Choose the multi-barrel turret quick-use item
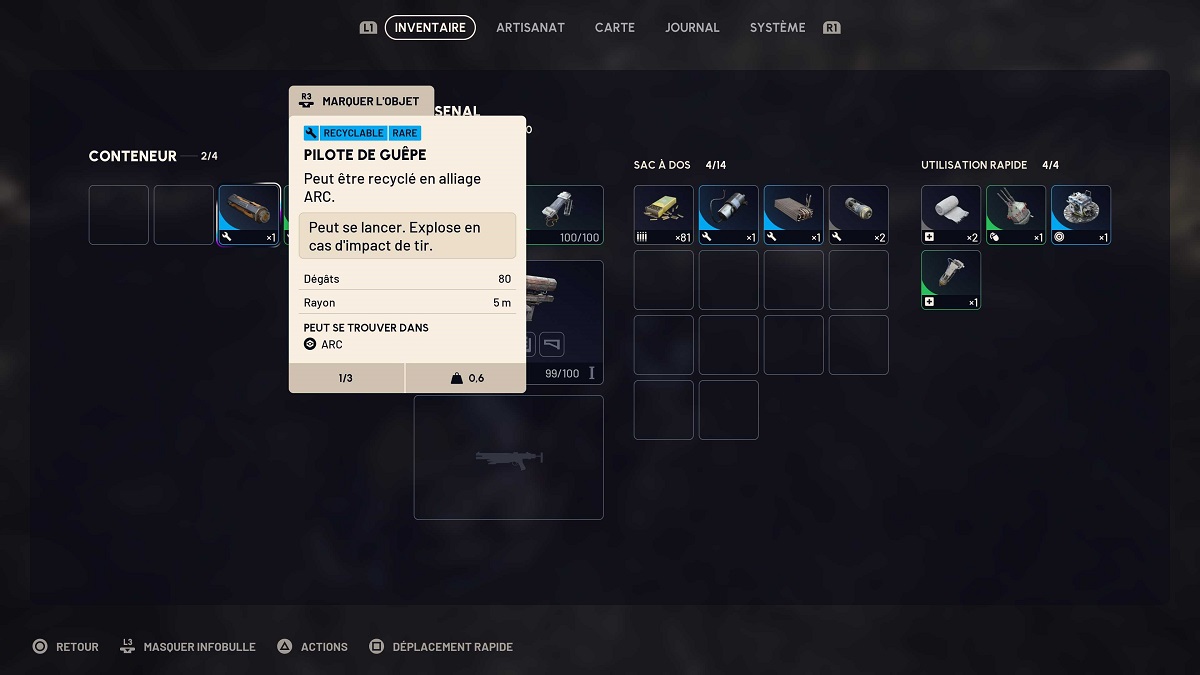The height and width of the screenshot is (675, 1200). [x=1016, y=215]
